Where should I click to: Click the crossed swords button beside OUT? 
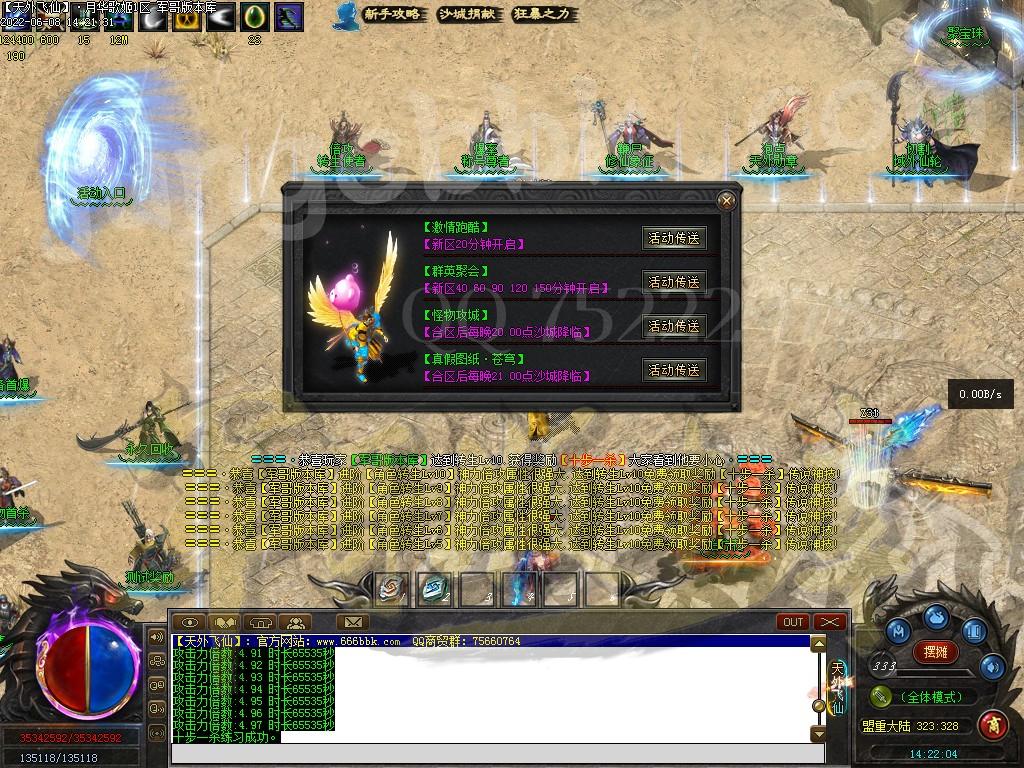[830, 622]
